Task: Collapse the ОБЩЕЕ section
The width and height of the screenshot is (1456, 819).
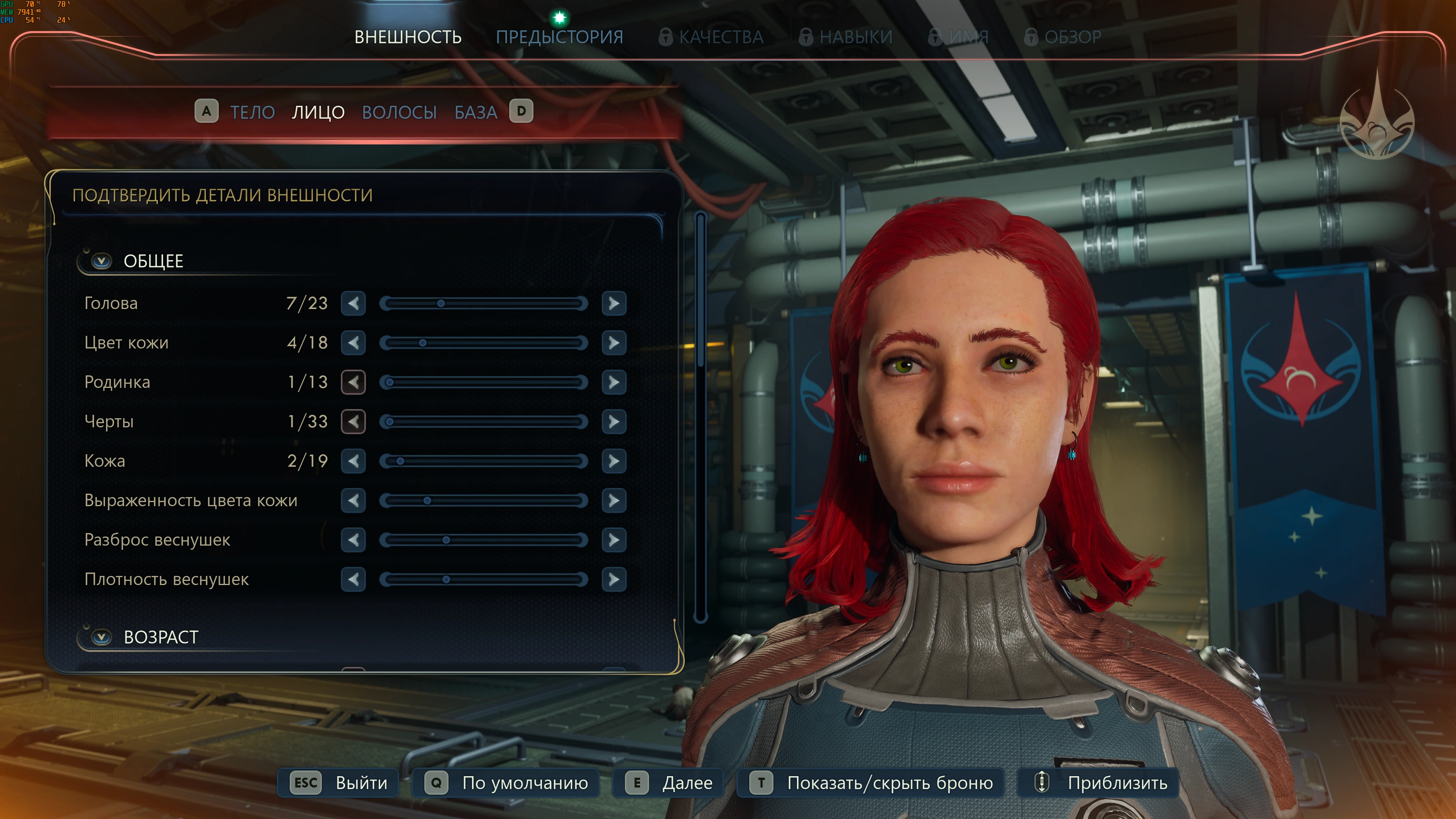Action: 102,261
